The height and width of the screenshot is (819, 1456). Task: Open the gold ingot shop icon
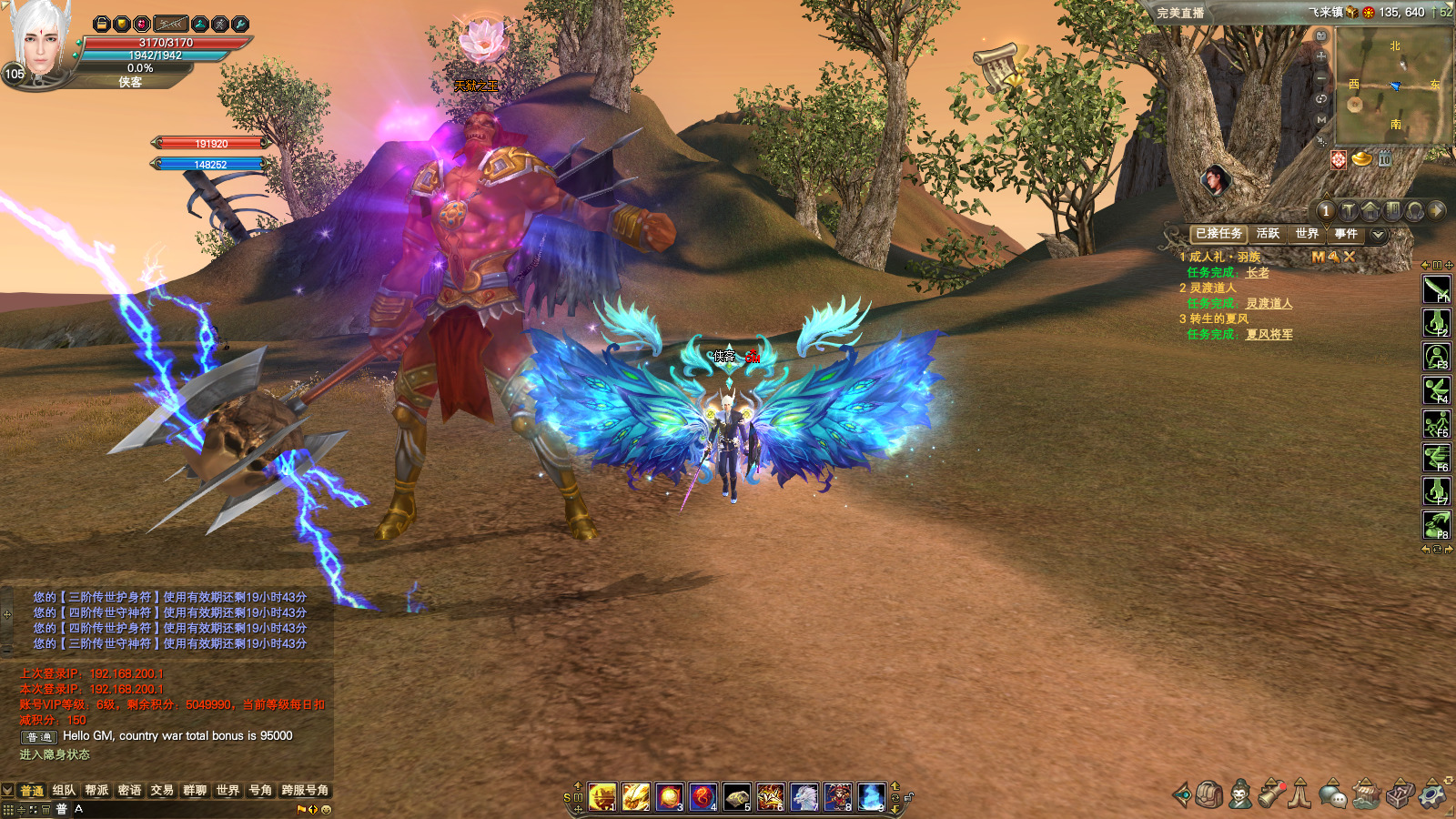click(1361, 159)
